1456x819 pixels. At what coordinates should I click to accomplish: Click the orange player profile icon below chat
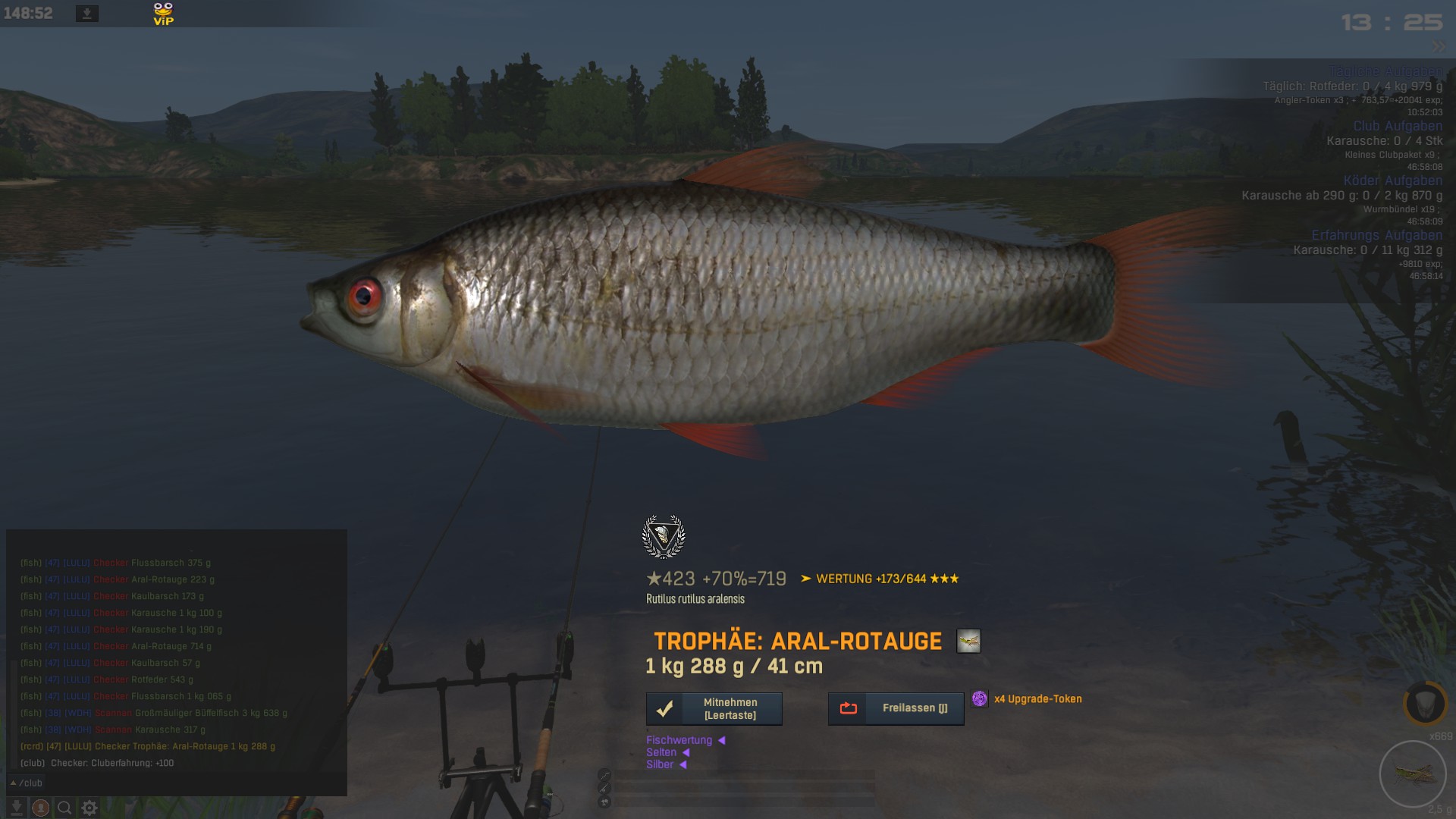coord(41,808)
